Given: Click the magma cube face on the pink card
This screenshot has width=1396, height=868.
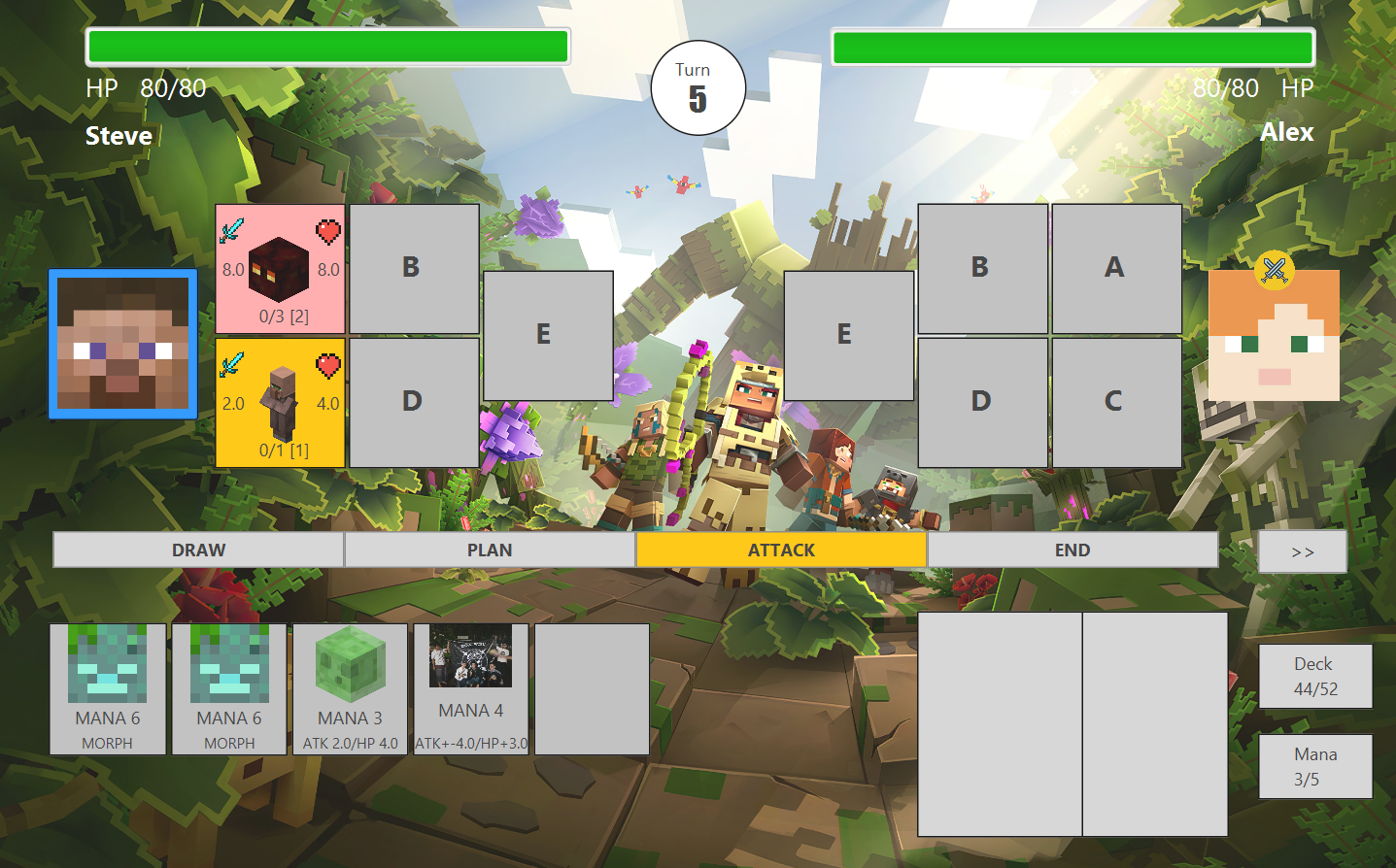Looking at the screenshot, I should [280, 267].
